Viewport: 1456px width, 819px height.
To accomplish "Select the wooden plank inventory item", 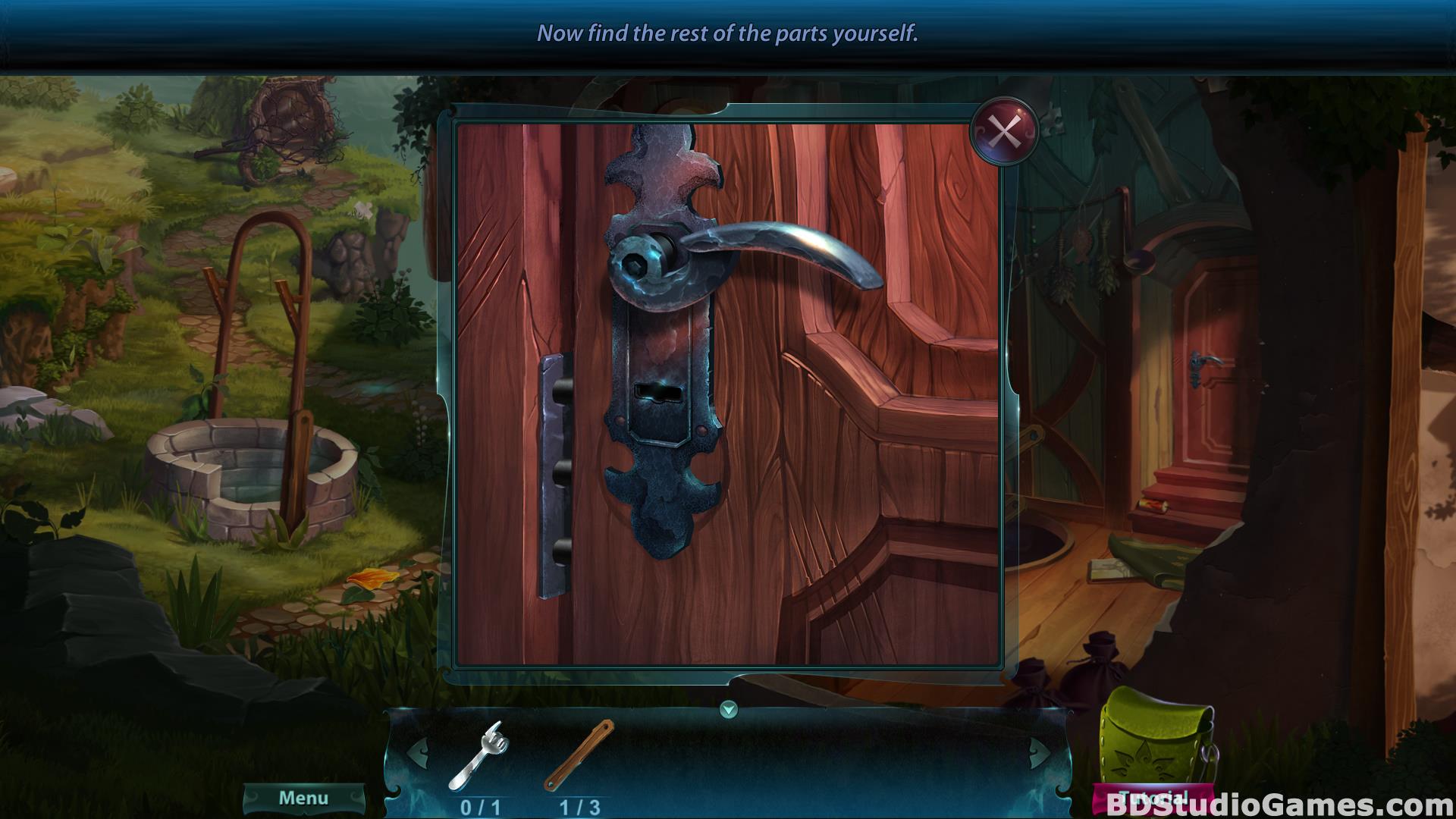I will click(x=579, y=755).
